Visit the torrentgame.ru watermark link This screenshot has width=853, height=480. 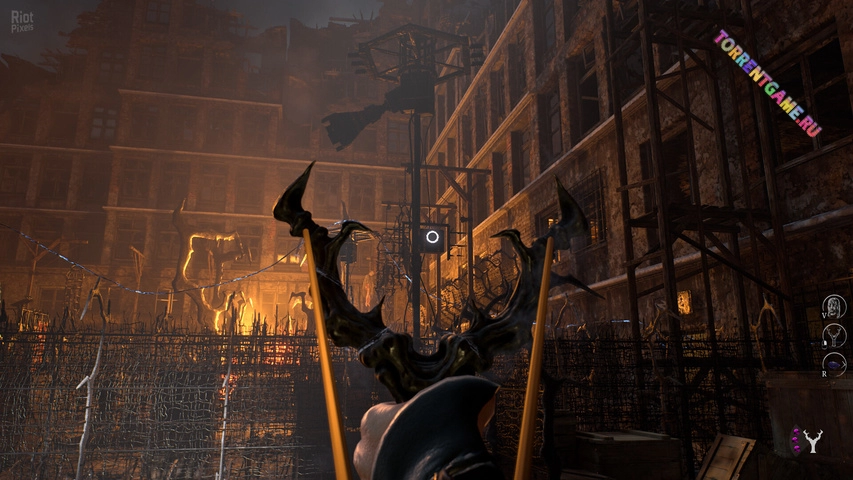coord(767,83)
